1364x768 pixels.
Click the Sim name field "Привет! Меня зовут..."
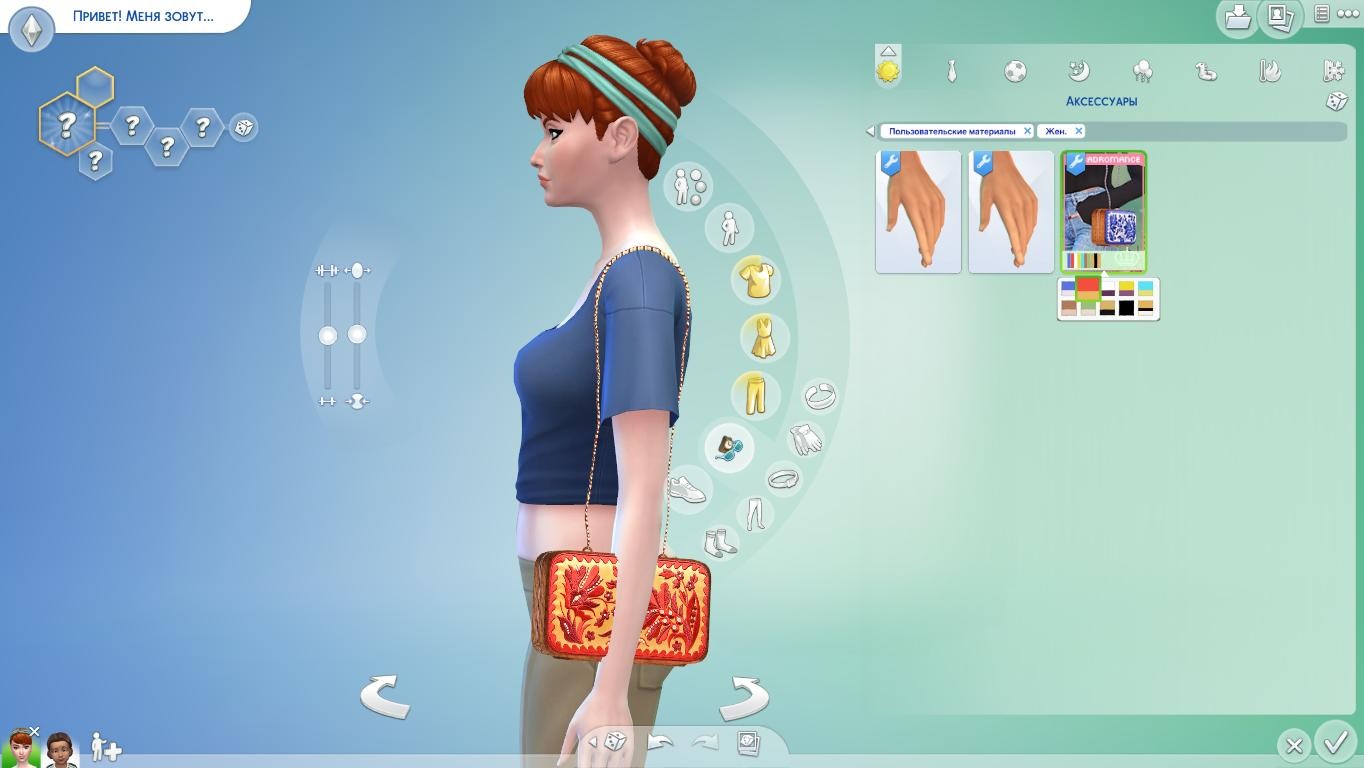point(143,17)
